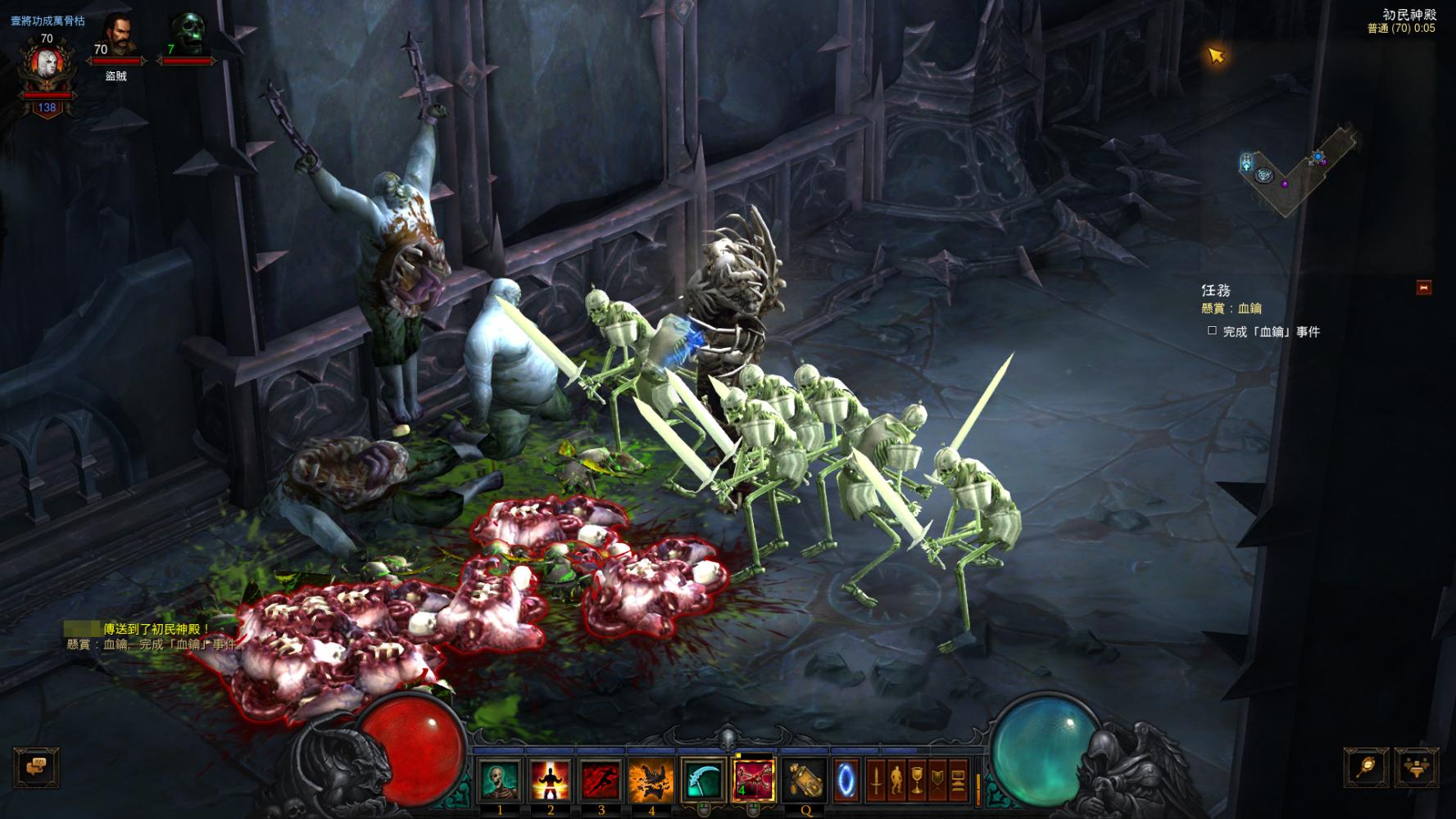1456x819 pixels.
Task: Use the glowing figure skill in slot 2
Action: point(551,781)
